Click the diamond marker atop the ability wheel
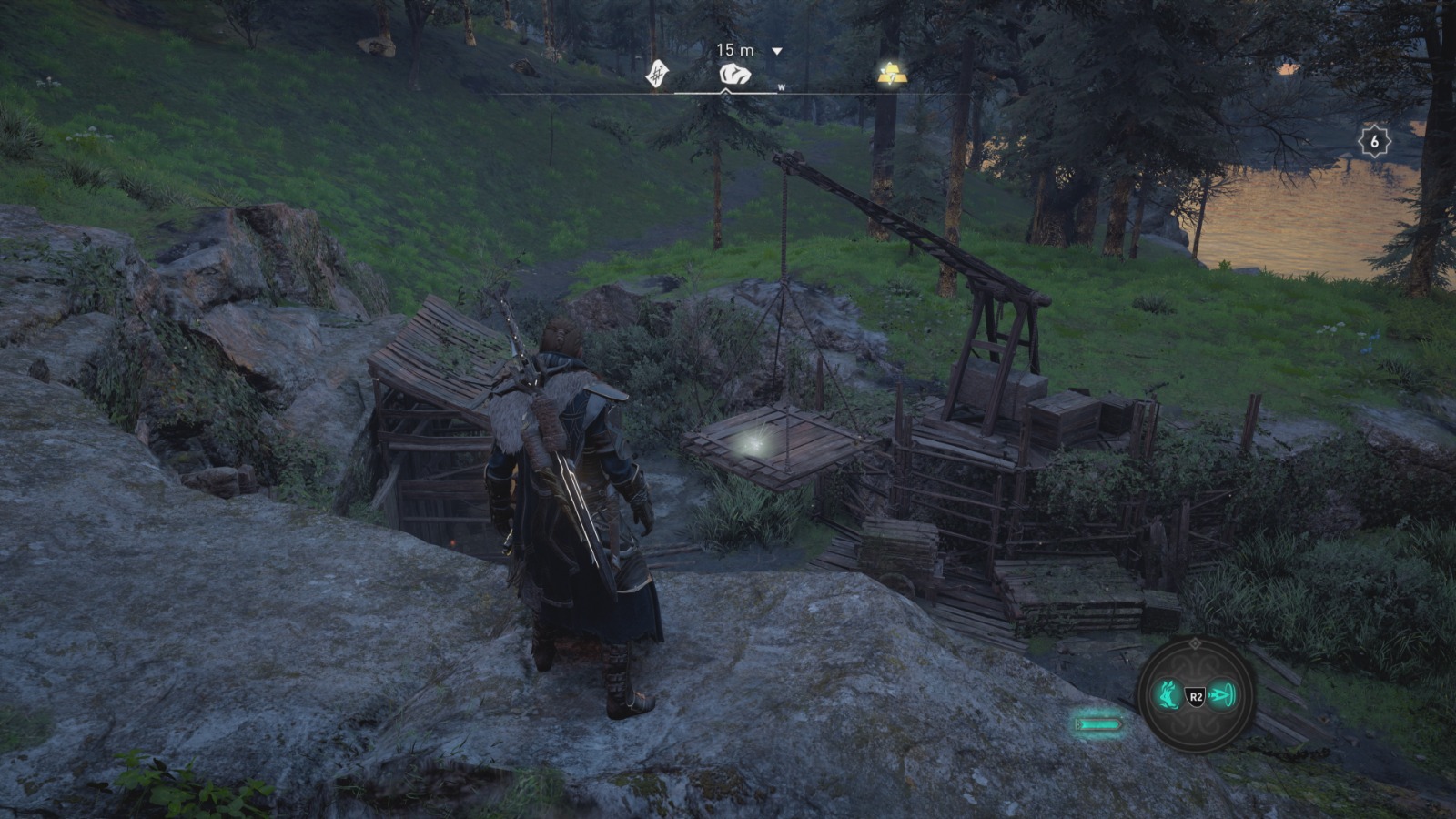Image resolution: width=1456 pixels, height=819 pixels. click(1195, 643)
